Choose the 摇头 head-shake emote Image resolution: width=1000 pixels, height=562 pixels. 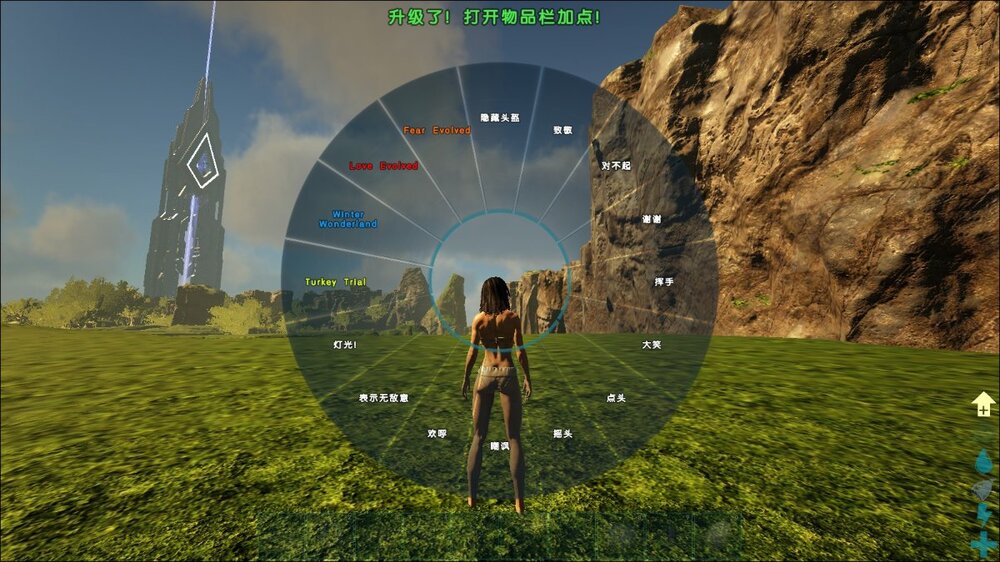pyautogui.click(x=563, y=434)
